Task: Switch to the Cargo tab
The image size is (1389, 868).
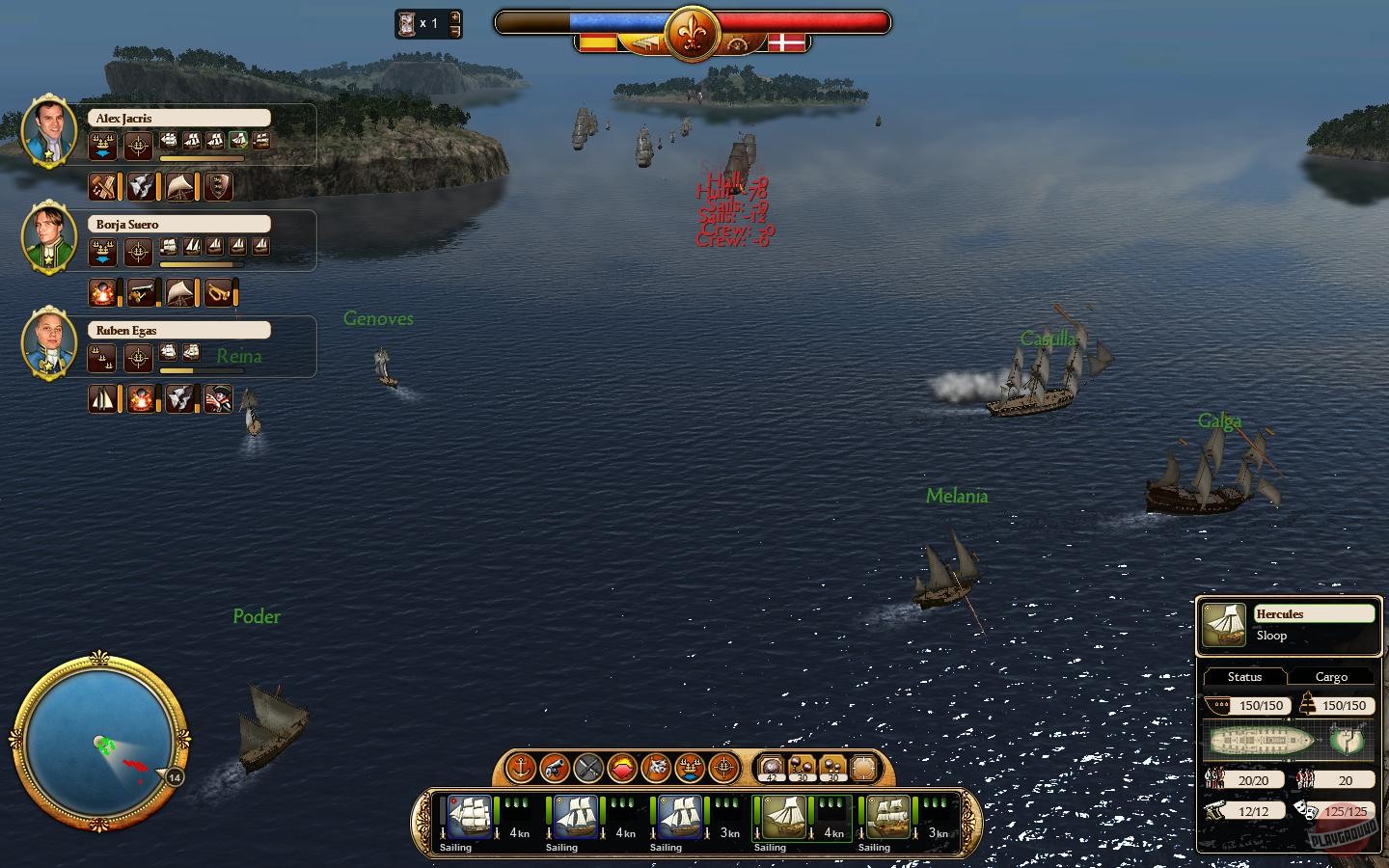Action: click(1332, 676)
